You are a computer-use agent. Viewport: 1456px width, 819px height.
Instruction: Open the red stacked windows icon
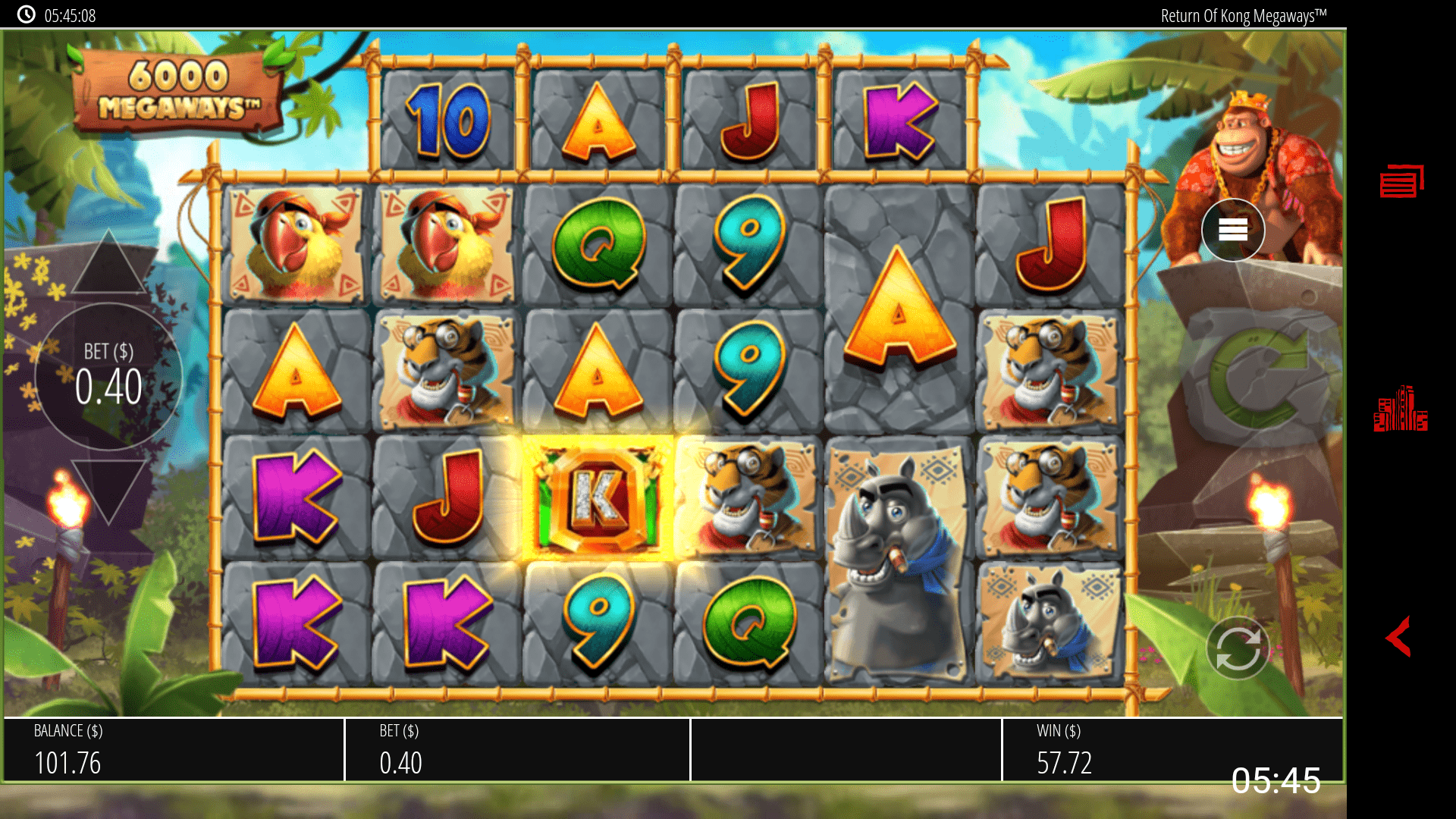pyautogui.click(x=1401, y=182)
